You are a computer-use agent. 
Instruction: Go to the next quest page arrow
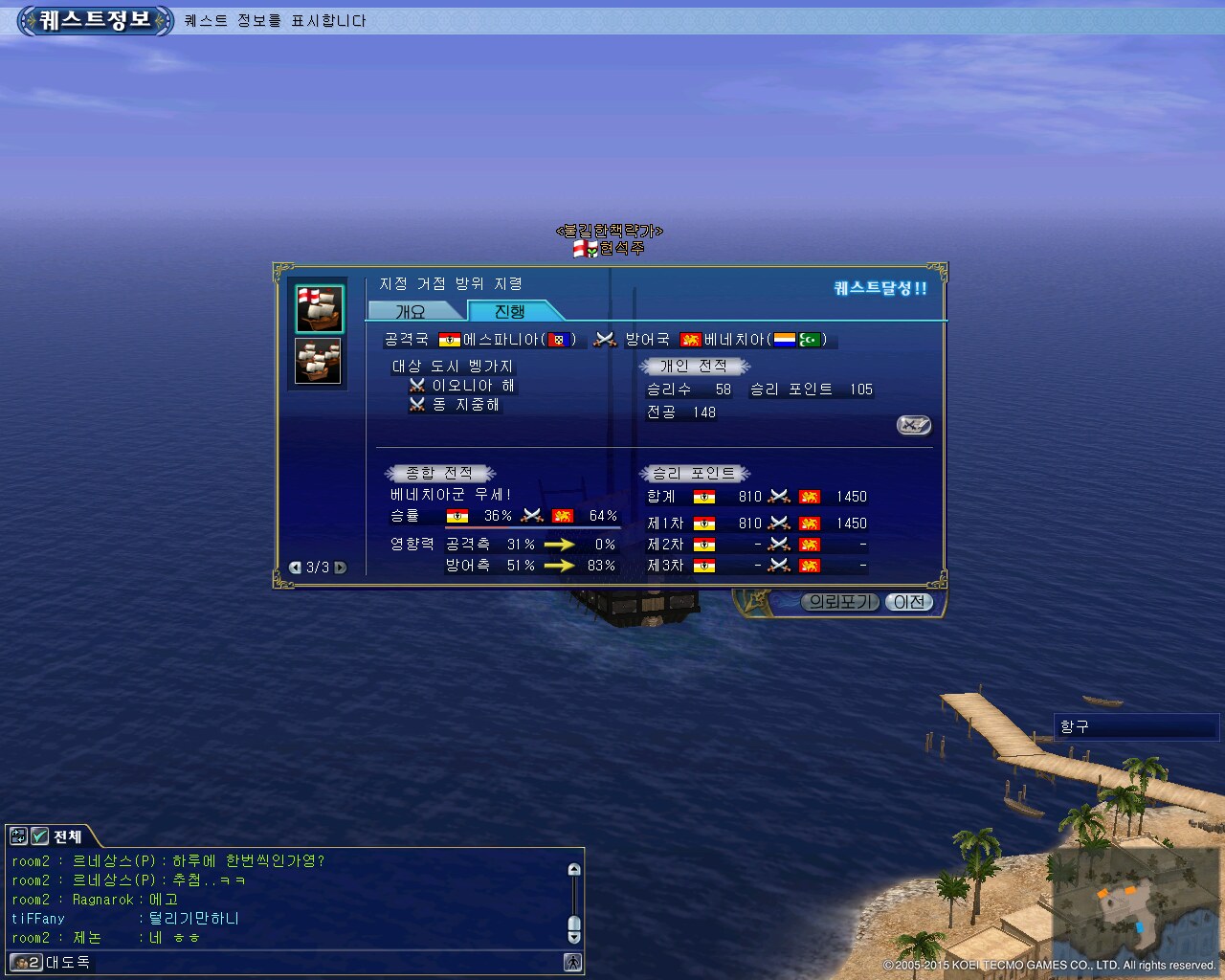[x=340, y=568]
